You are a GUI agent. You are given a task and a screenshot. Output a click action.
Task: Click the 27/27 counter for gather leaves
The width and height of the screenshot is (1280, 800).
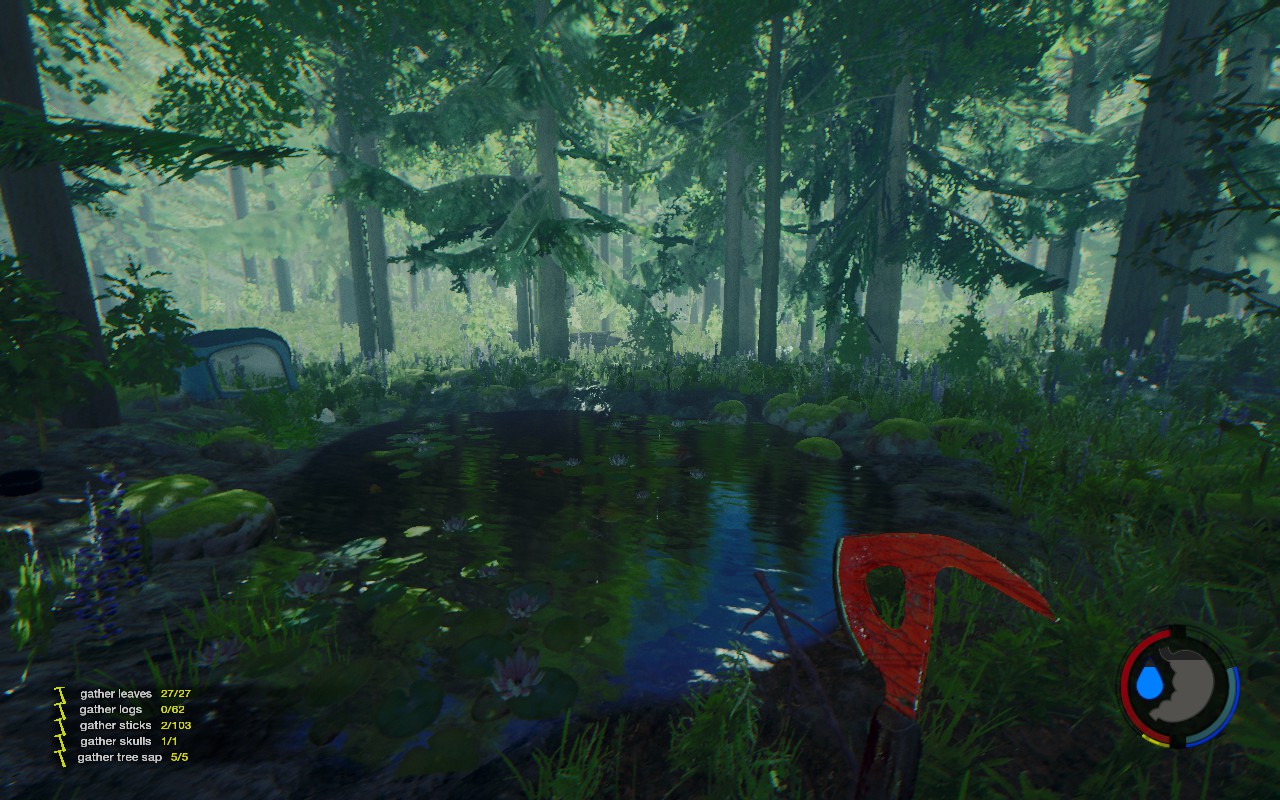[175, 694]
